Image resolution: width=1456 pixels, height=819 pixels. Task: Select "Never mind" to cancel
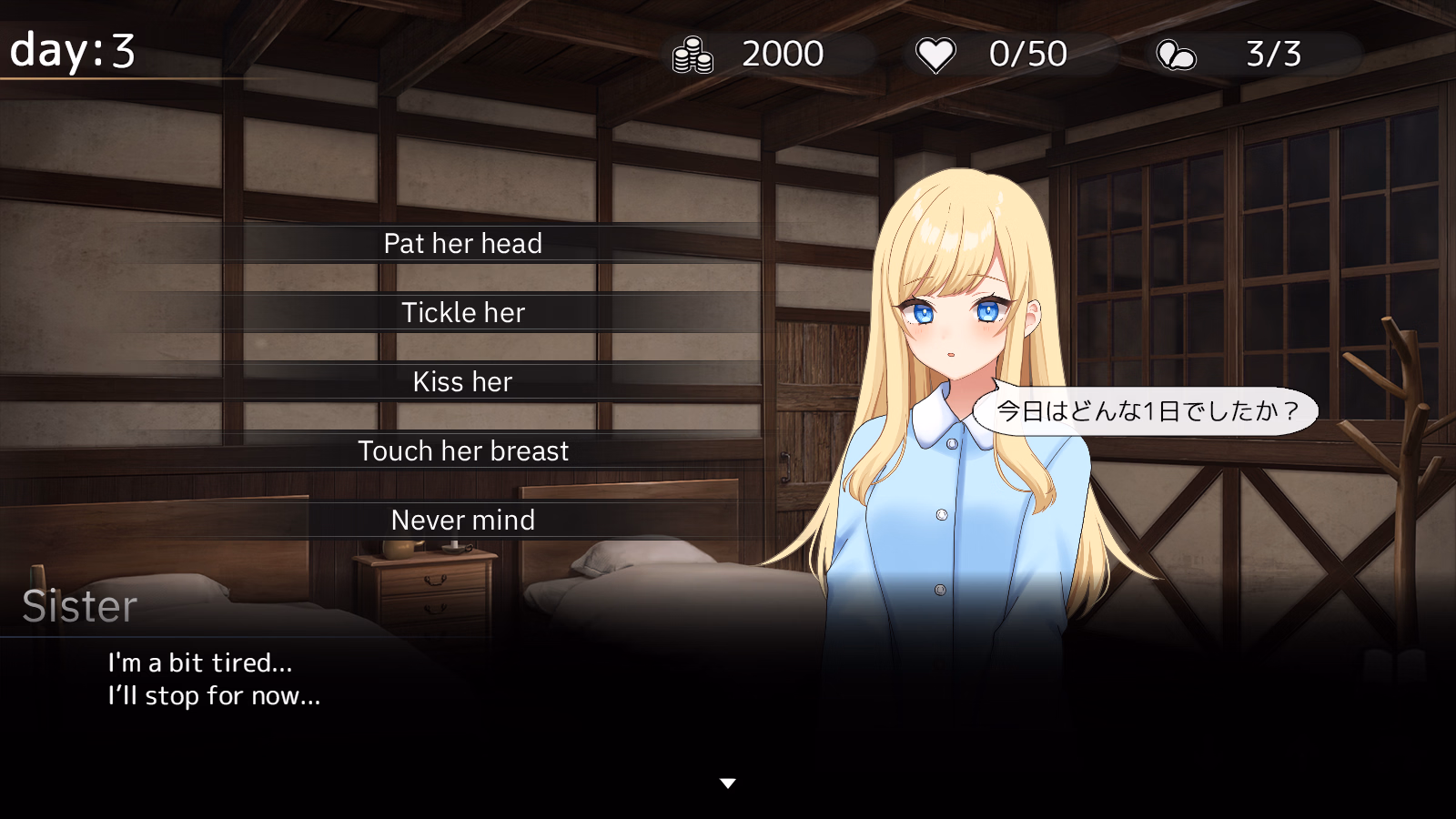(463, 521)
